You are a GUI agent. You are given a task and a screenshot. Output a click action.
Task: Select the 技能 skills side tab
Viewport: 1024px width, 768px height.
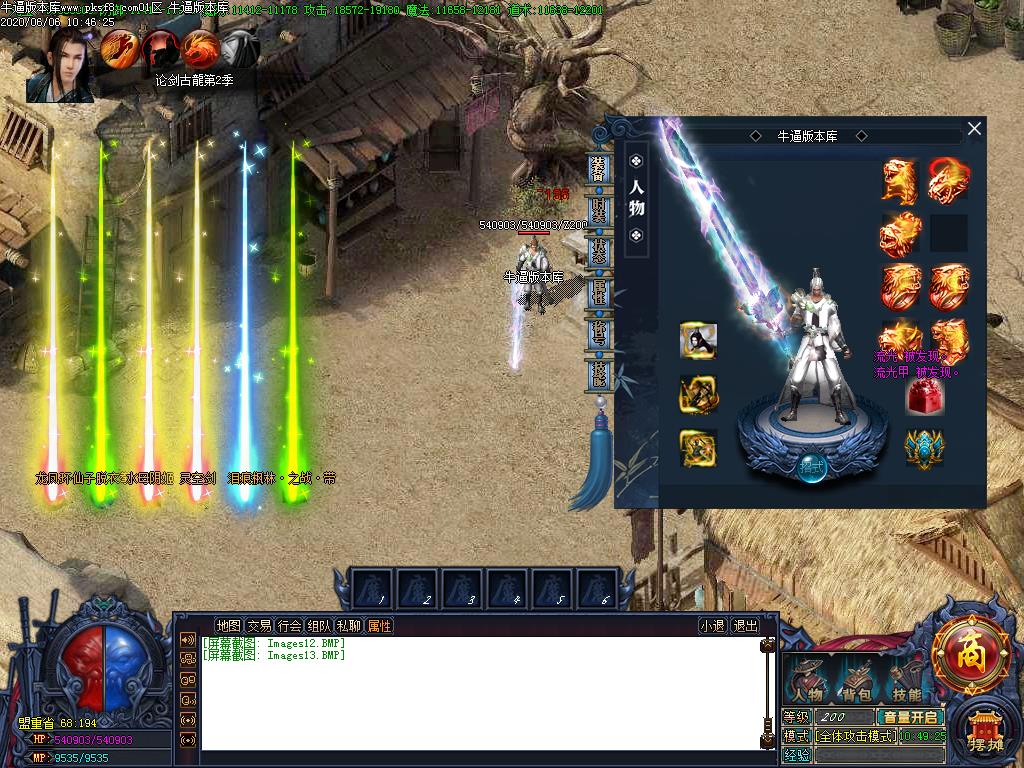point(598,374)
